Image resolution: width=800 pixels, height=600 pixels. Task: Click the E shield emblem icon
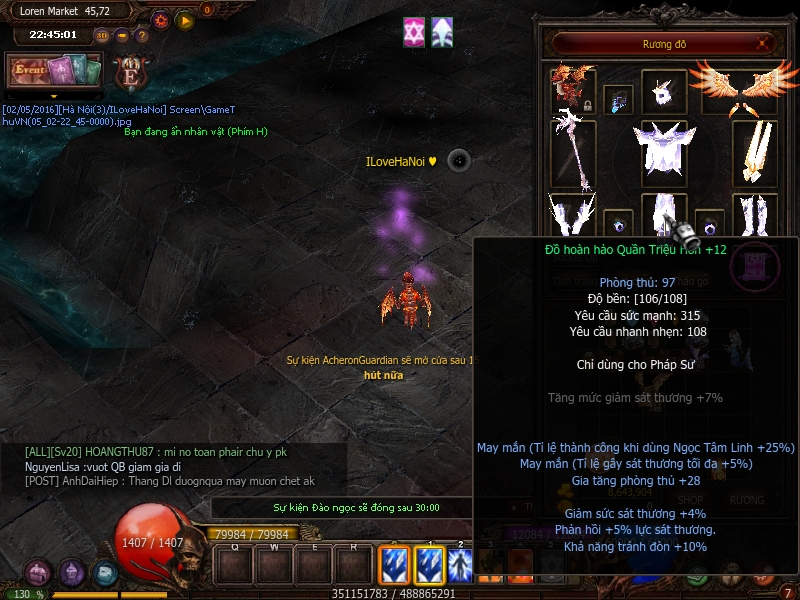(128, 73)
